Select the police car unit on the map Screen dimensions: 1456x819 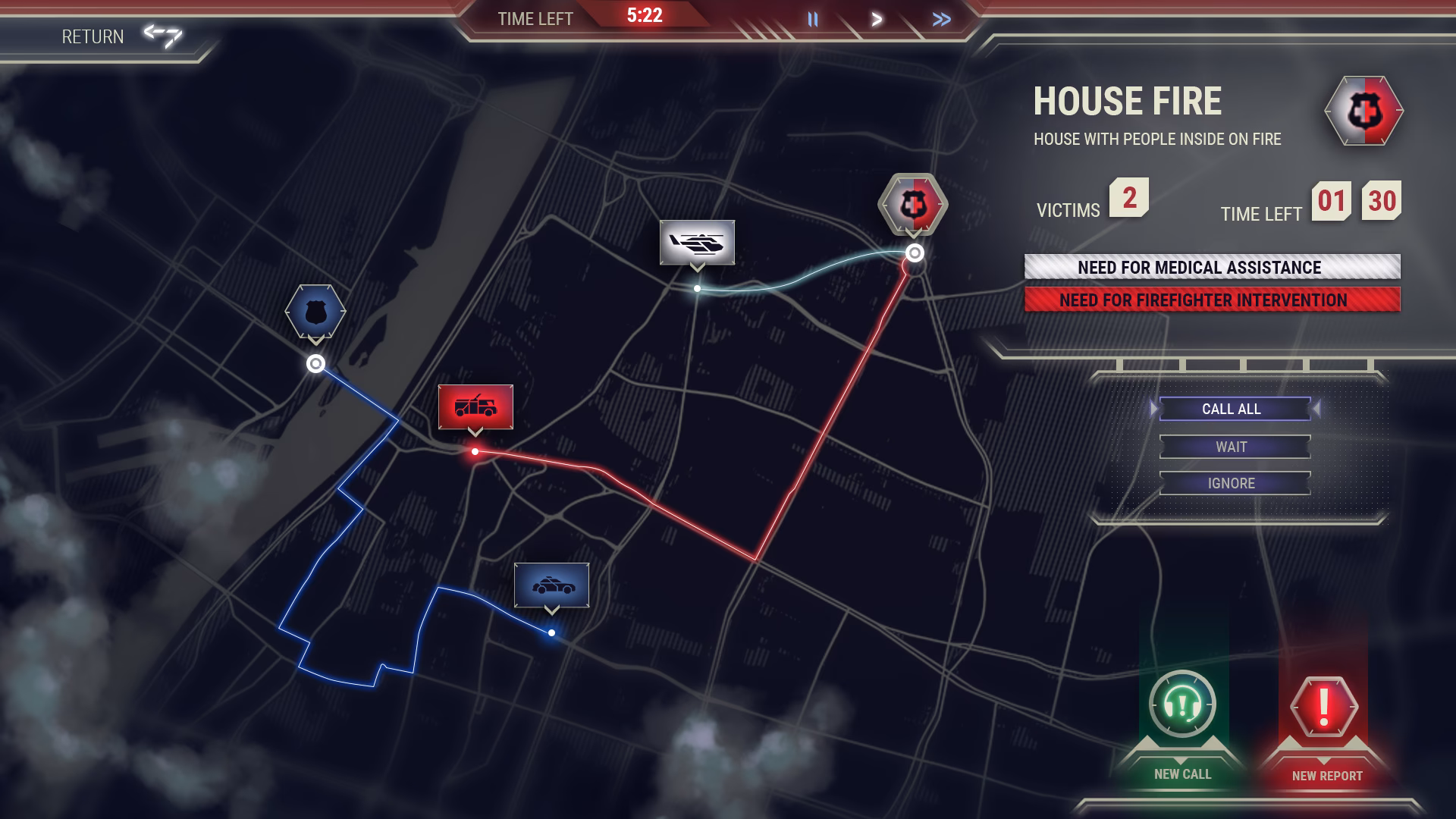553,586
